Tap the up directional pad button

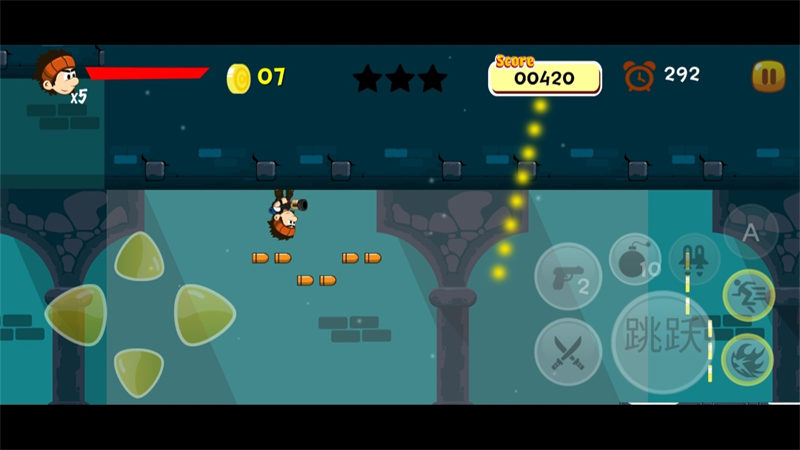pos(139,257)
